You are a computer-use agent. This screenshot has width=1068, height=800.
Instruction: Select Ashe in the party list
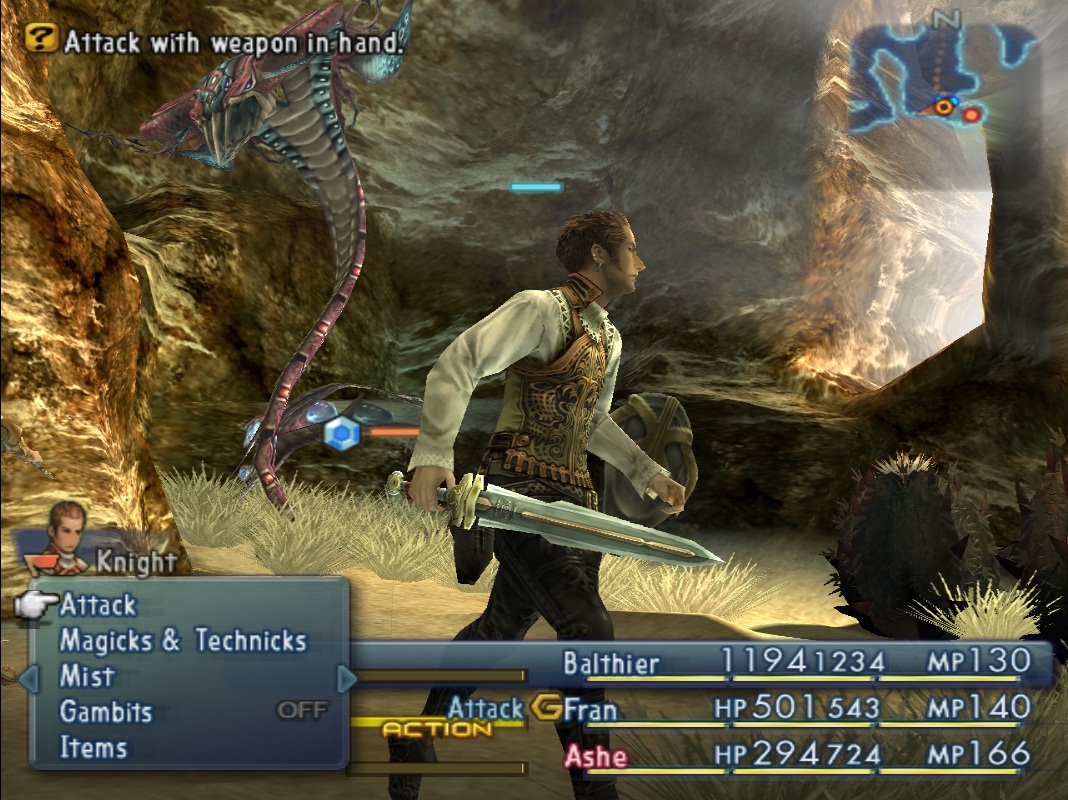(x=596, y=755)
